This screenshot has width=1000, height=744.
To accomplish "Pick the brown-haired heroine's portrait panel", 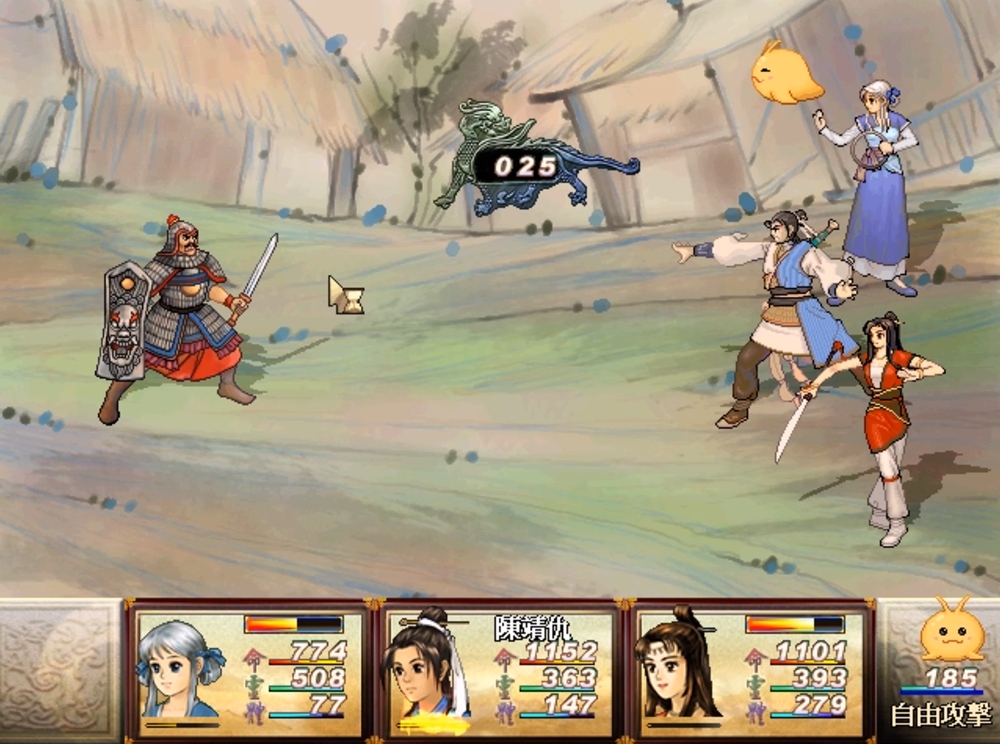I will tap(679, 667).
